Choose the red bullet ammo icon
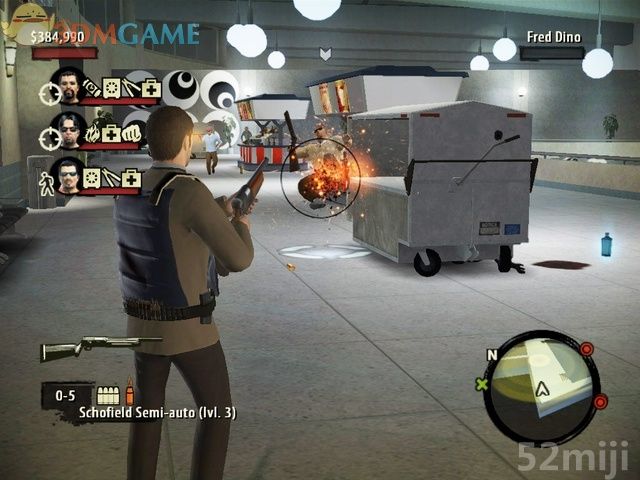 [x=129, y=393]
